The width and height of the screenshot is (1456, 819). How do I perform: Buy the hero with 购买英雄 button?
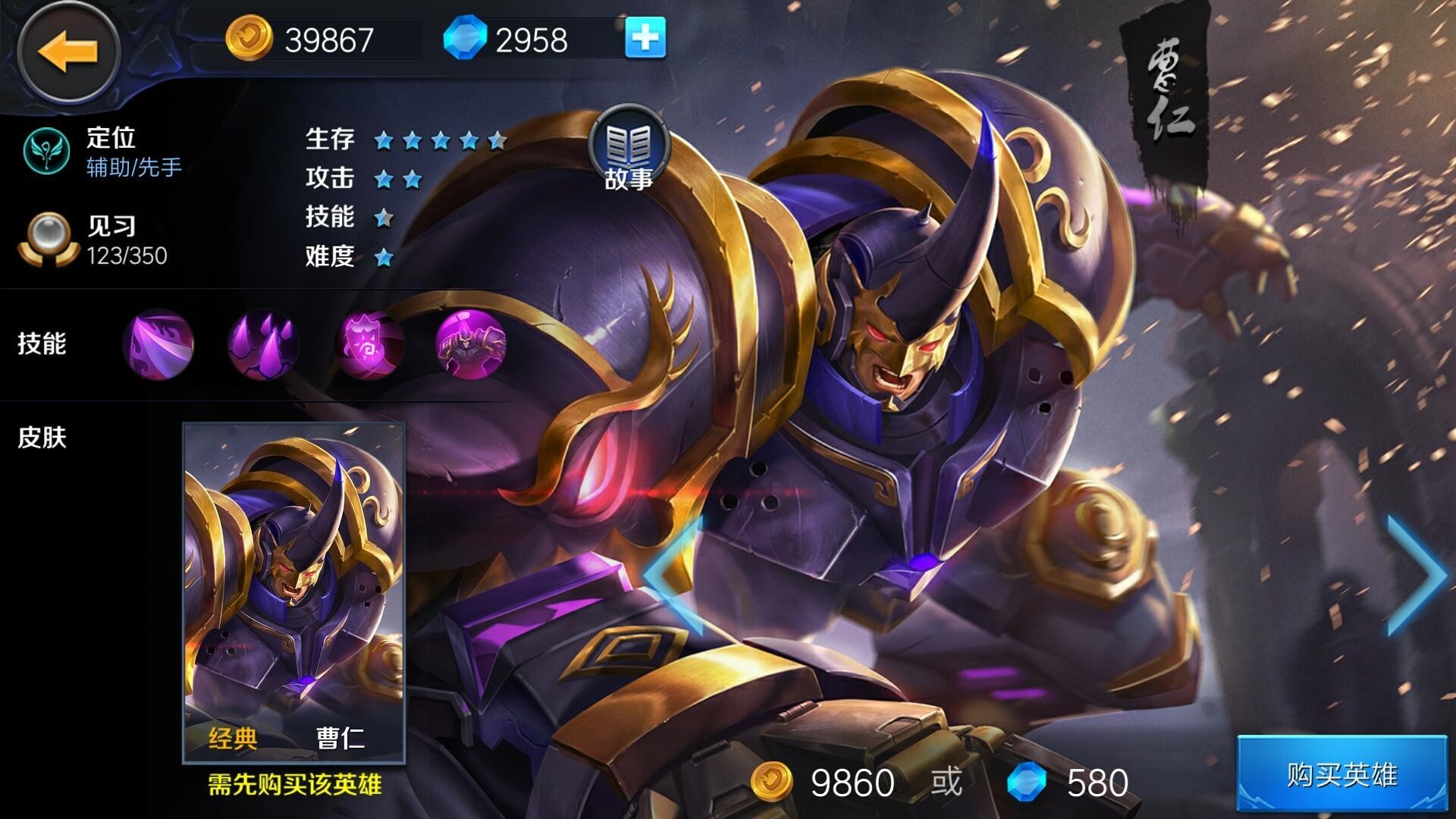1341,774
